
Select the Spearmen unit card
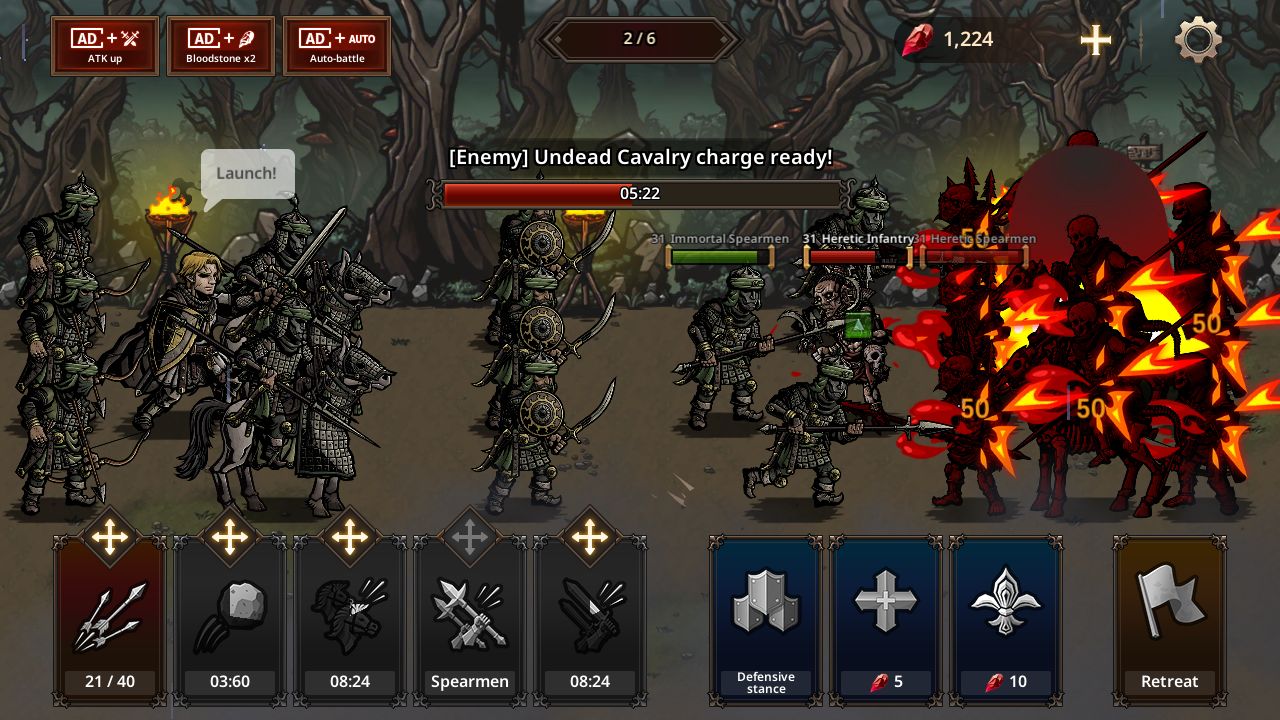(x=469, y=620)
